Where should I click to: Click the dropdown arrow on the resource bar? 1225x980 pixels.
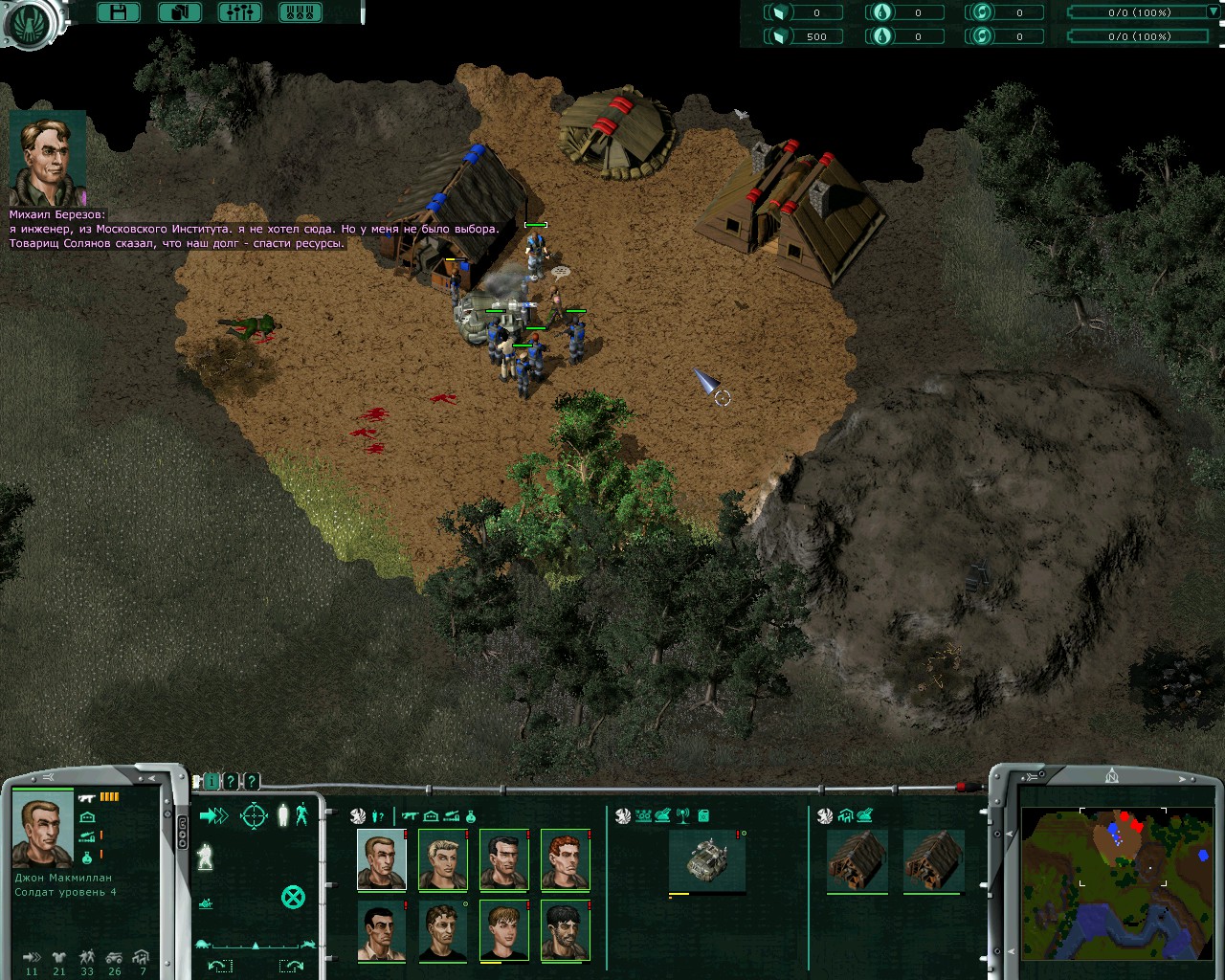(1213, 12)
